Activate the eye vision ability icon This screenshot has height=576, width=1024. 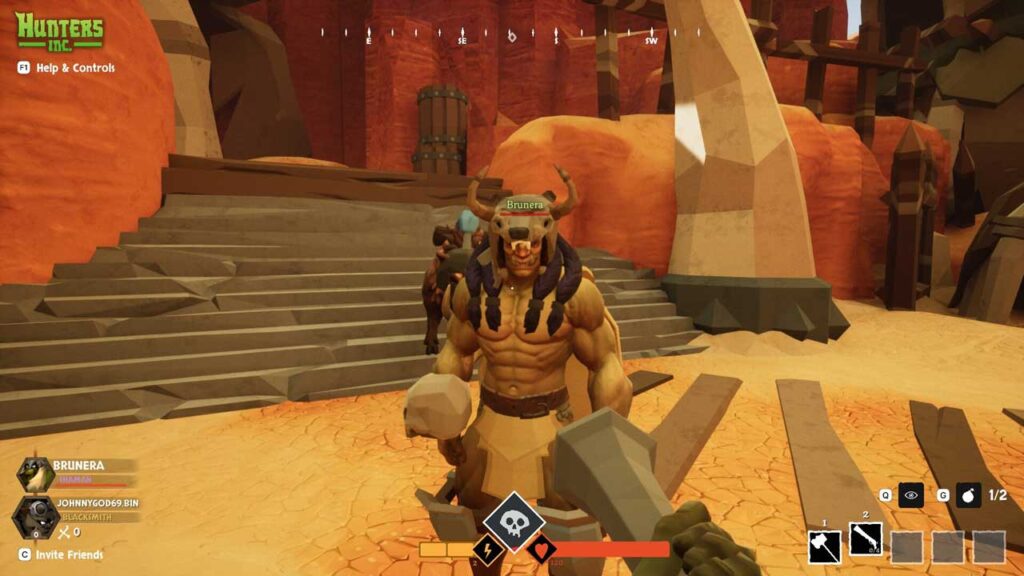click(x=910, y=494)
